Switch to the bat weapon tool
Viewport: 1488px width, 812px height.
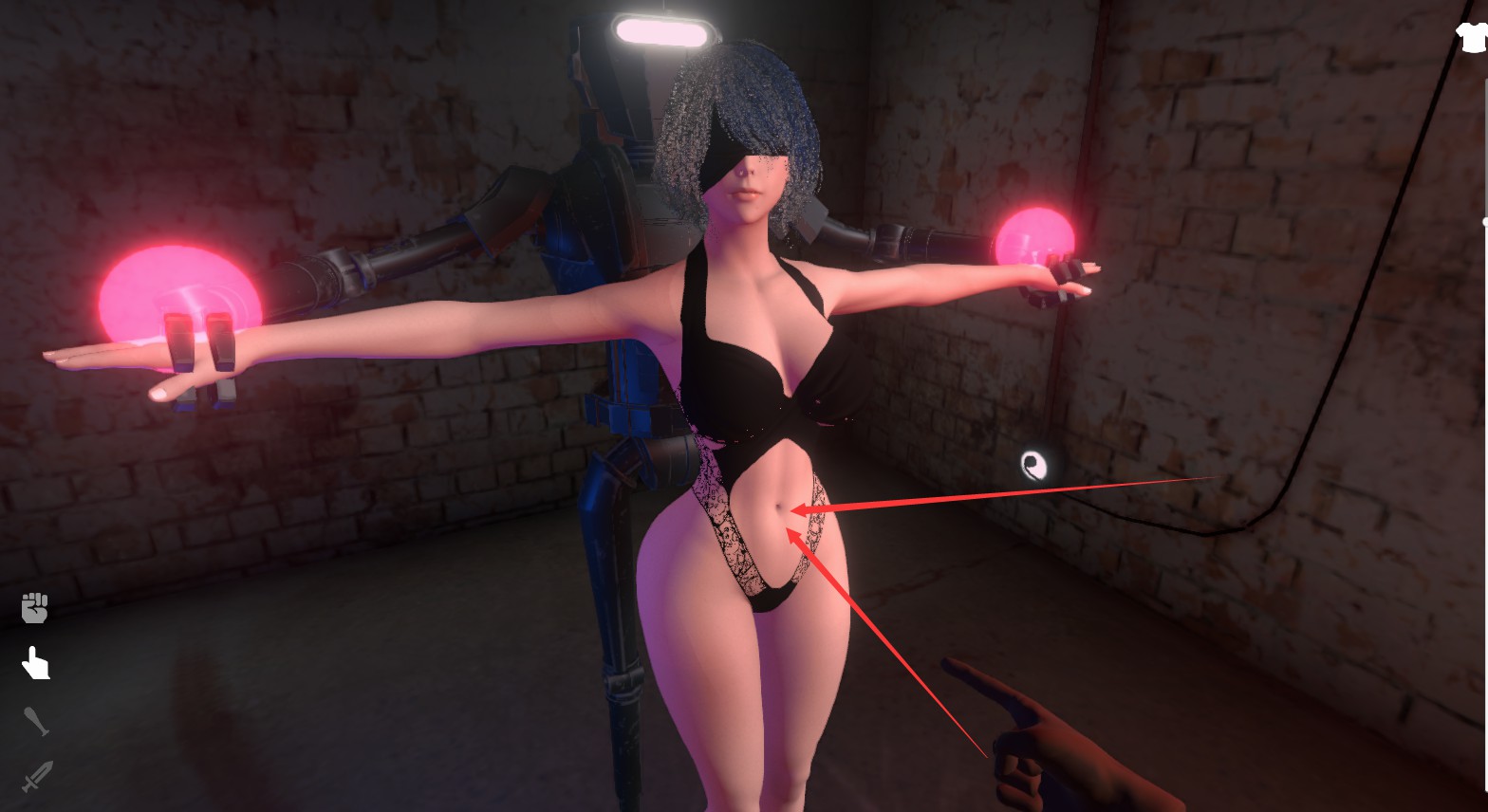(35, 721)
